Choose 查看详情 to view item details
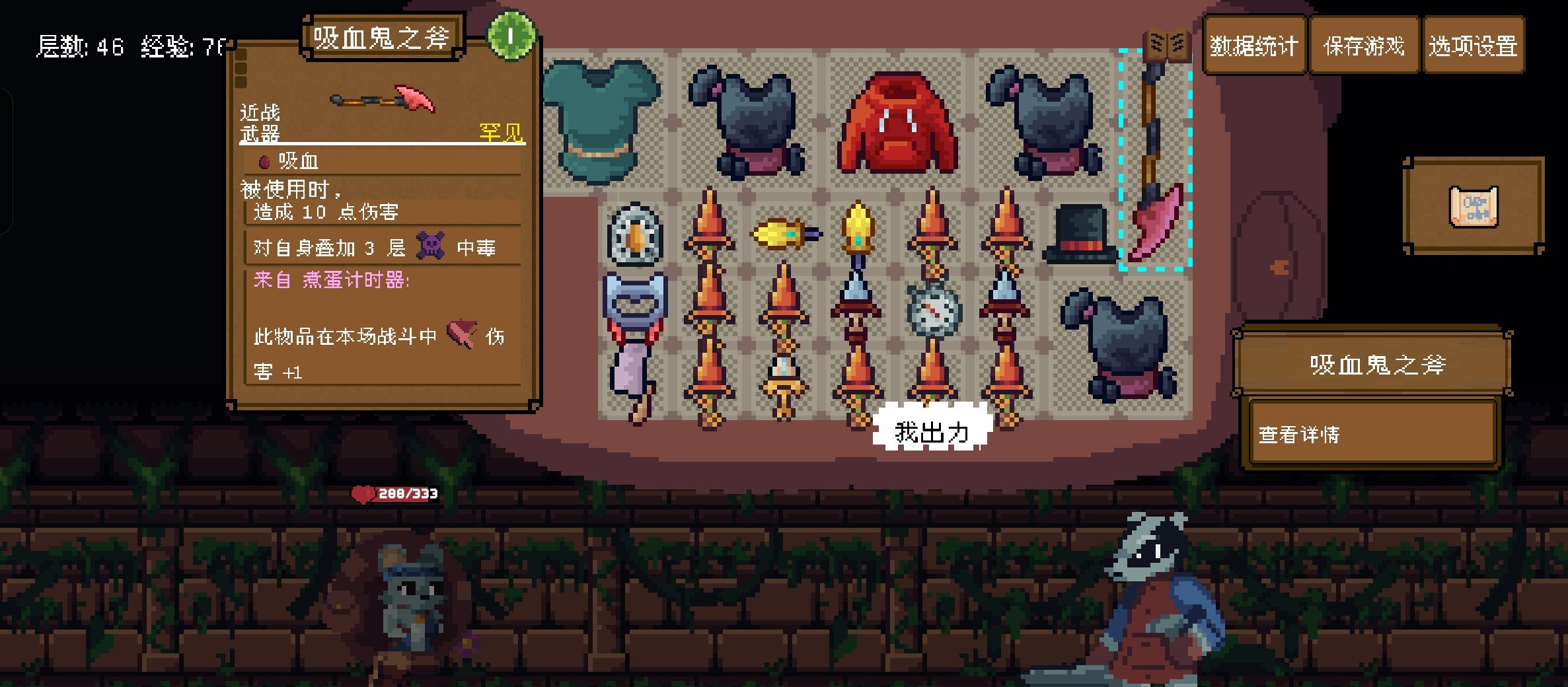1568x687 pixels. click(x=1372, y=434)
